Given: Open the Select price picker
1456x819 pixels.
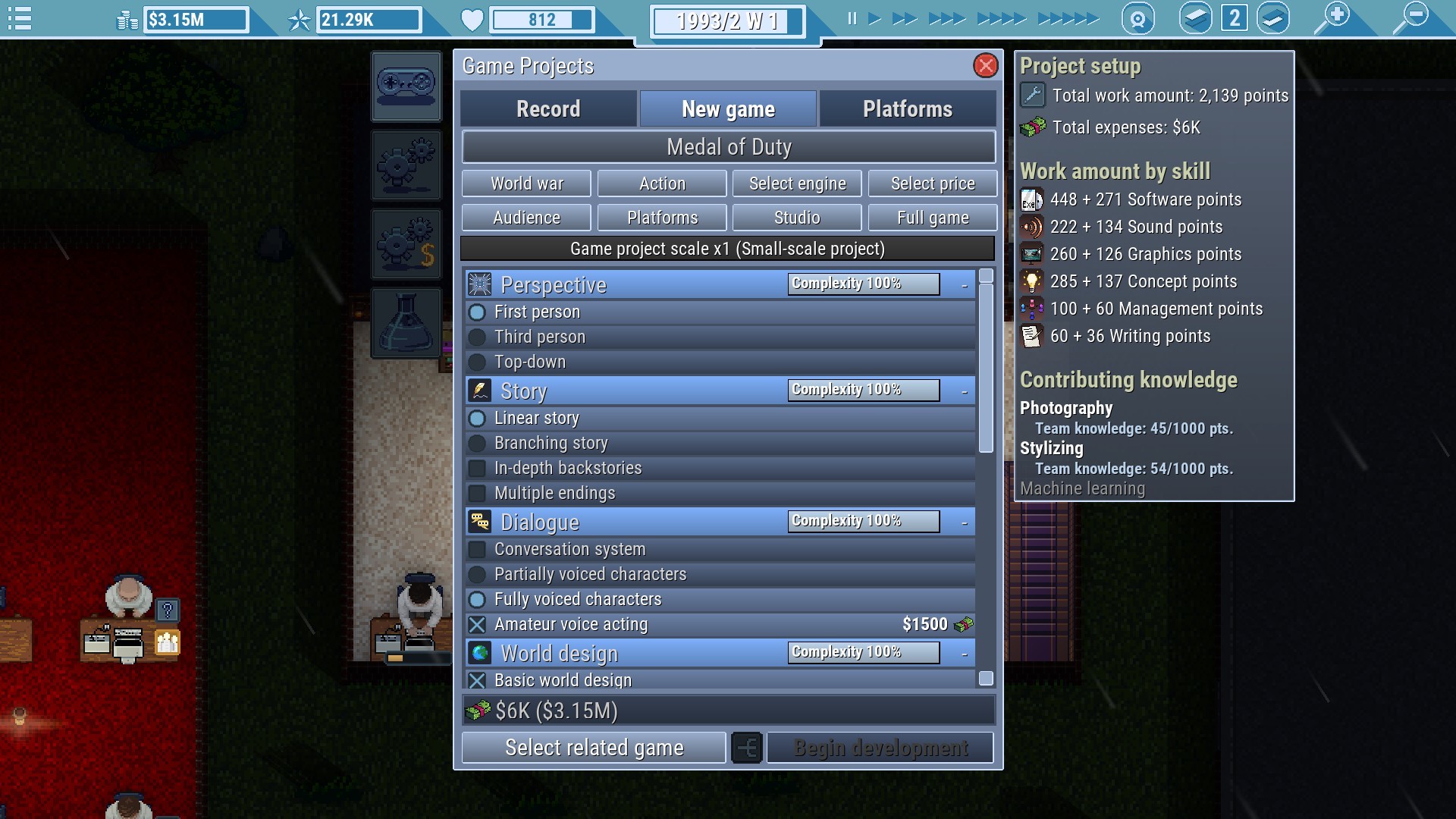Looking at the screenshot, I should [x=932, y=183].
